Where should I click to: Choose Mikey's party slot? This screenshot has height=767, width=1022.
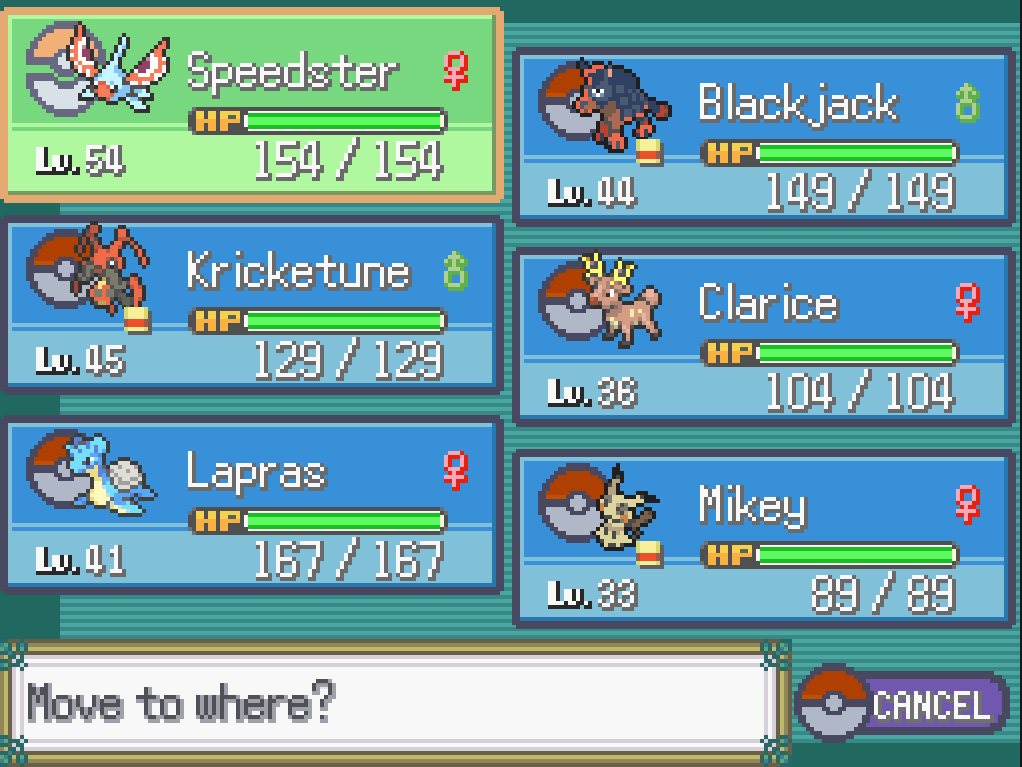point(764,538)
